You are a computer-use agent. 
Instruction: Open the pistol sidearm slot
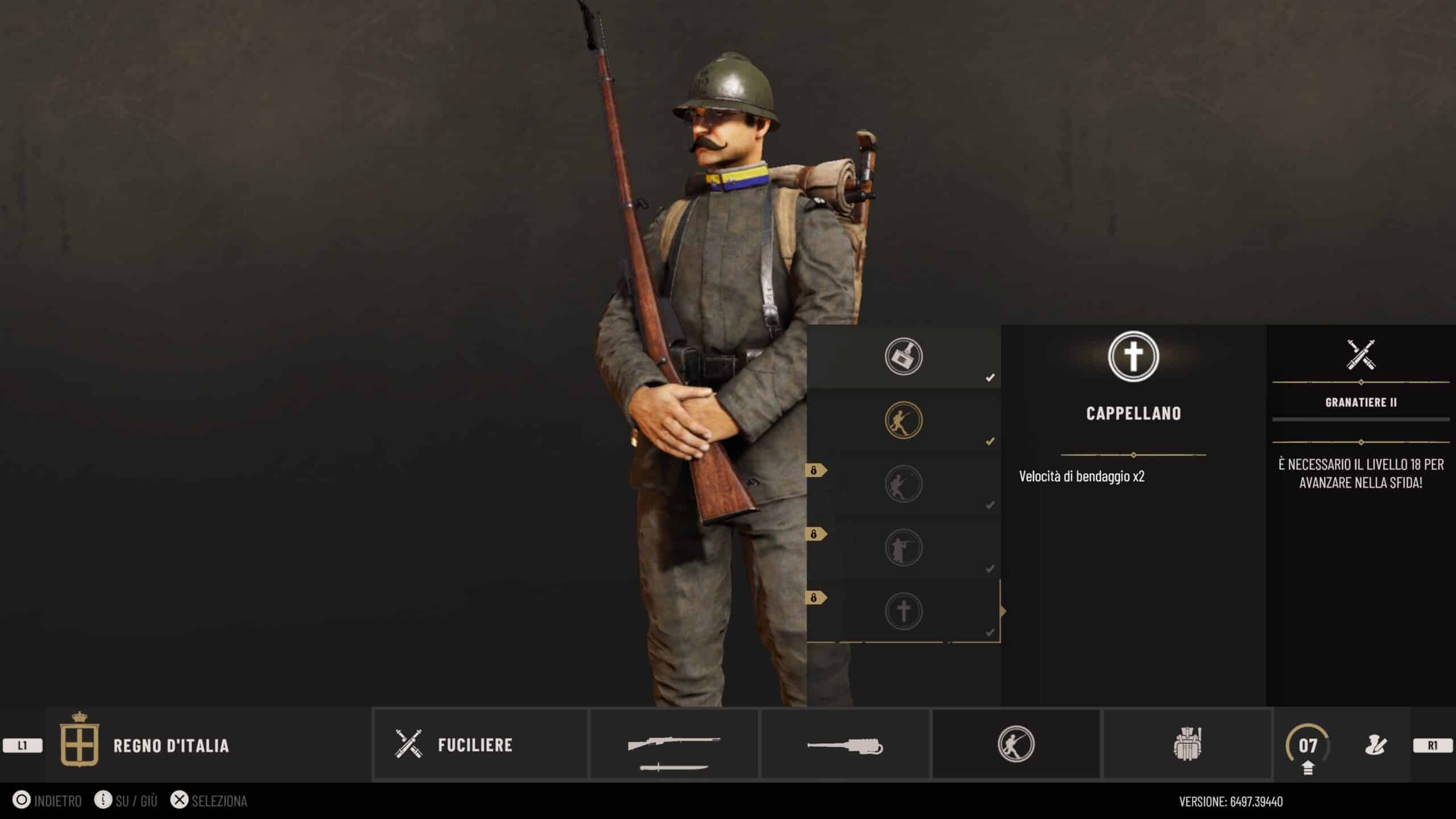(845, 745)
